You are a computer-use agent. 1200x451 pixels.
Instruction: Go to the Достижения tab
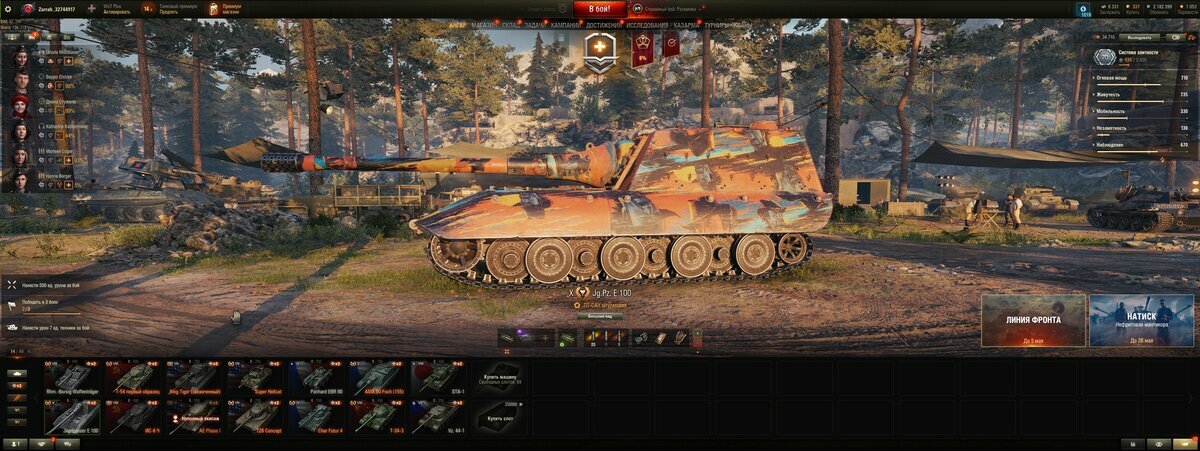pyautogui.click(x=602, y=24)
